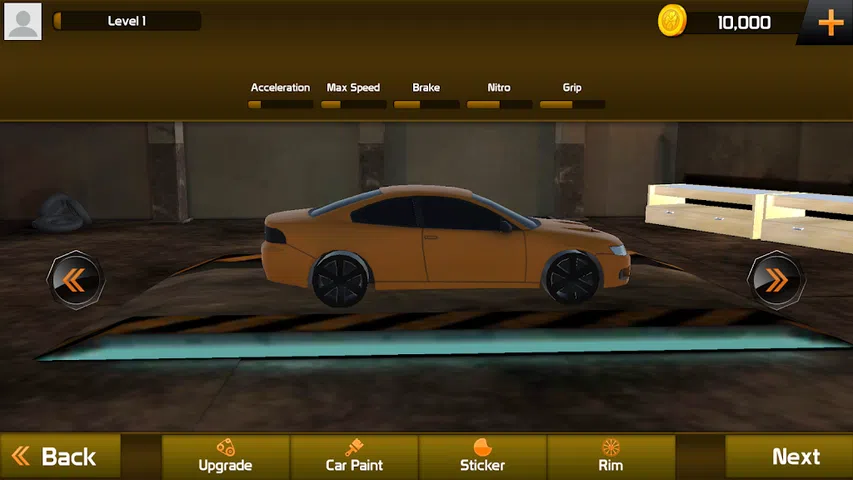853x480 pixels.
Task: Open the player profile avatar
Action: (23, 21)
